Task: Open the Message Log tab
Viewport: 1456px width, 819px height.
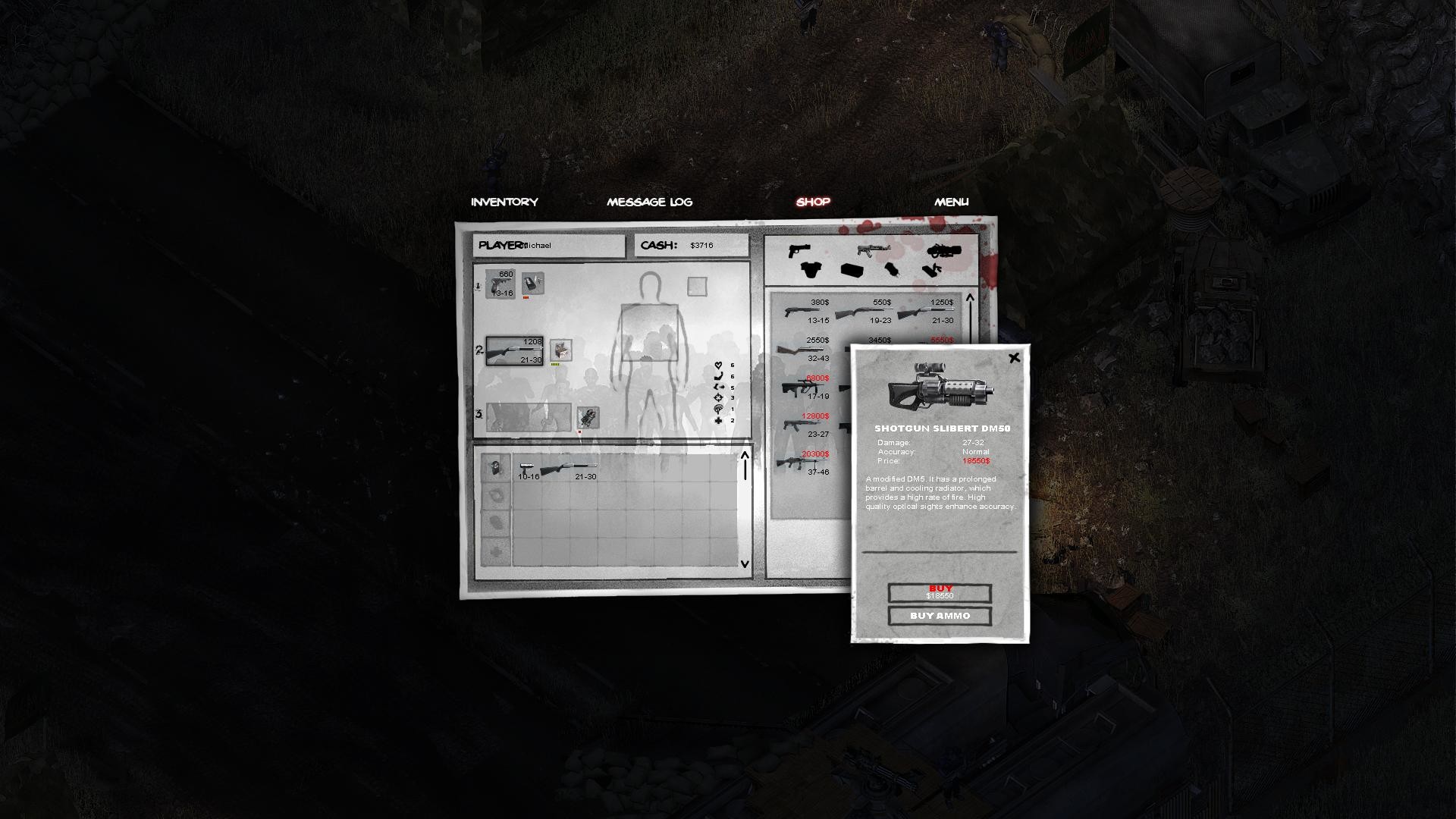Action: point(649,201)
